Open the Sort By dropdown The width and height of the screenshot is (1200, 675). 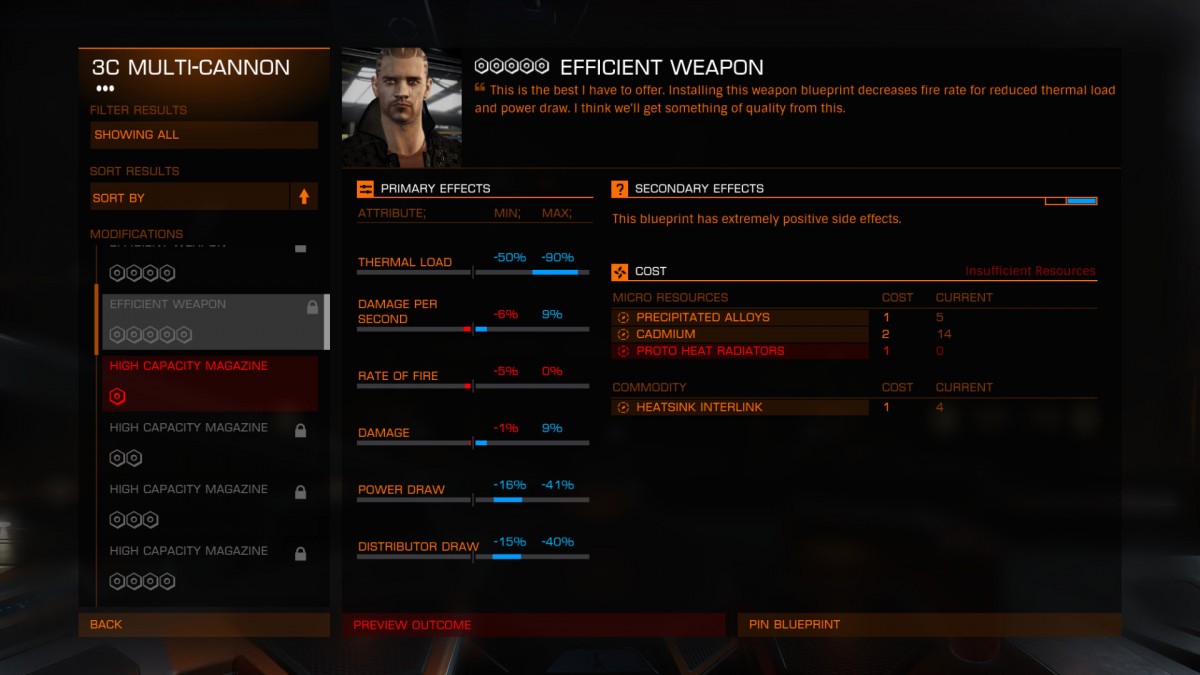click(x=190, y=197)
